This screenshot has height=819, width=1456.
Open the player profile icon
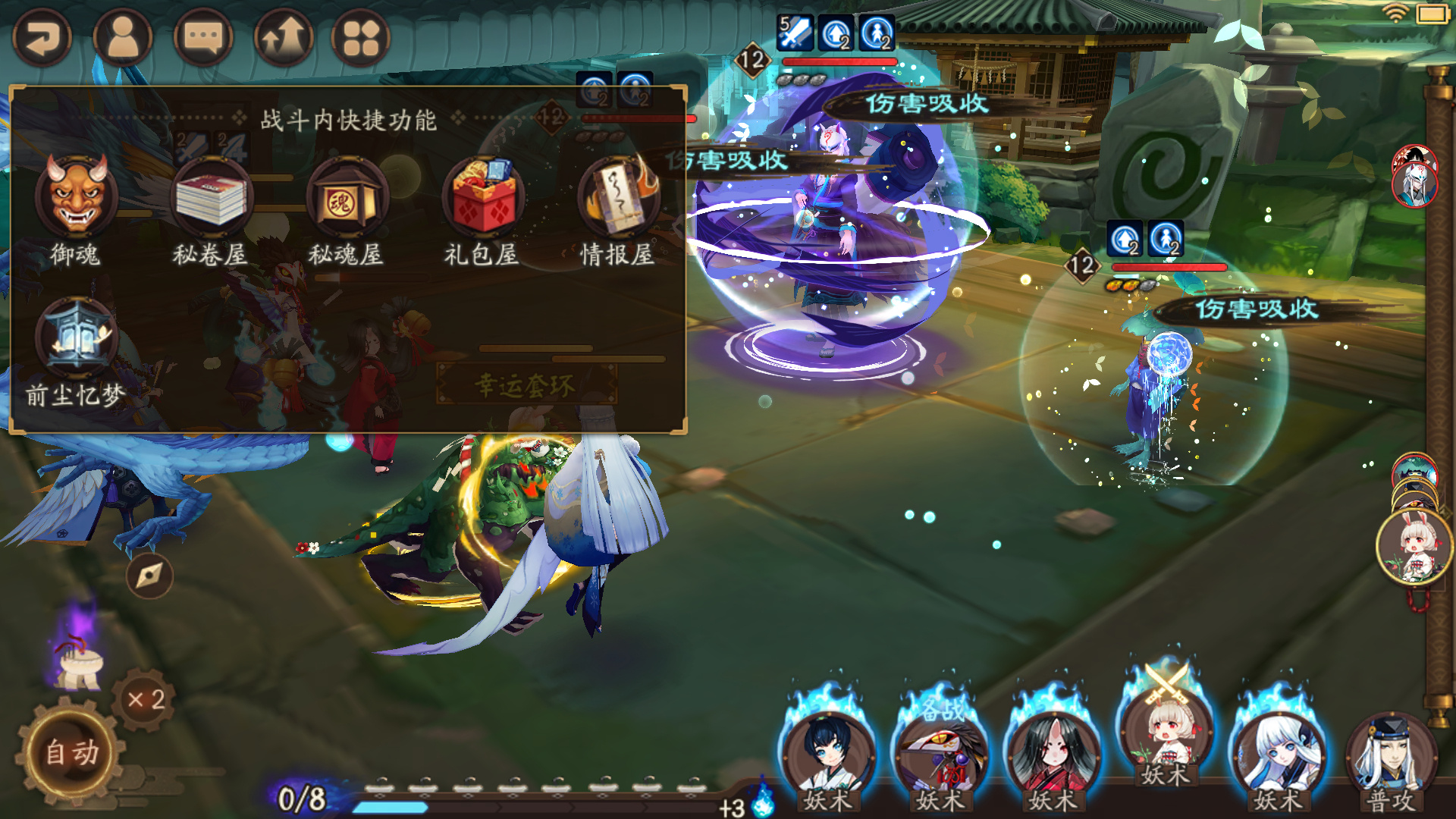point(124,36)
